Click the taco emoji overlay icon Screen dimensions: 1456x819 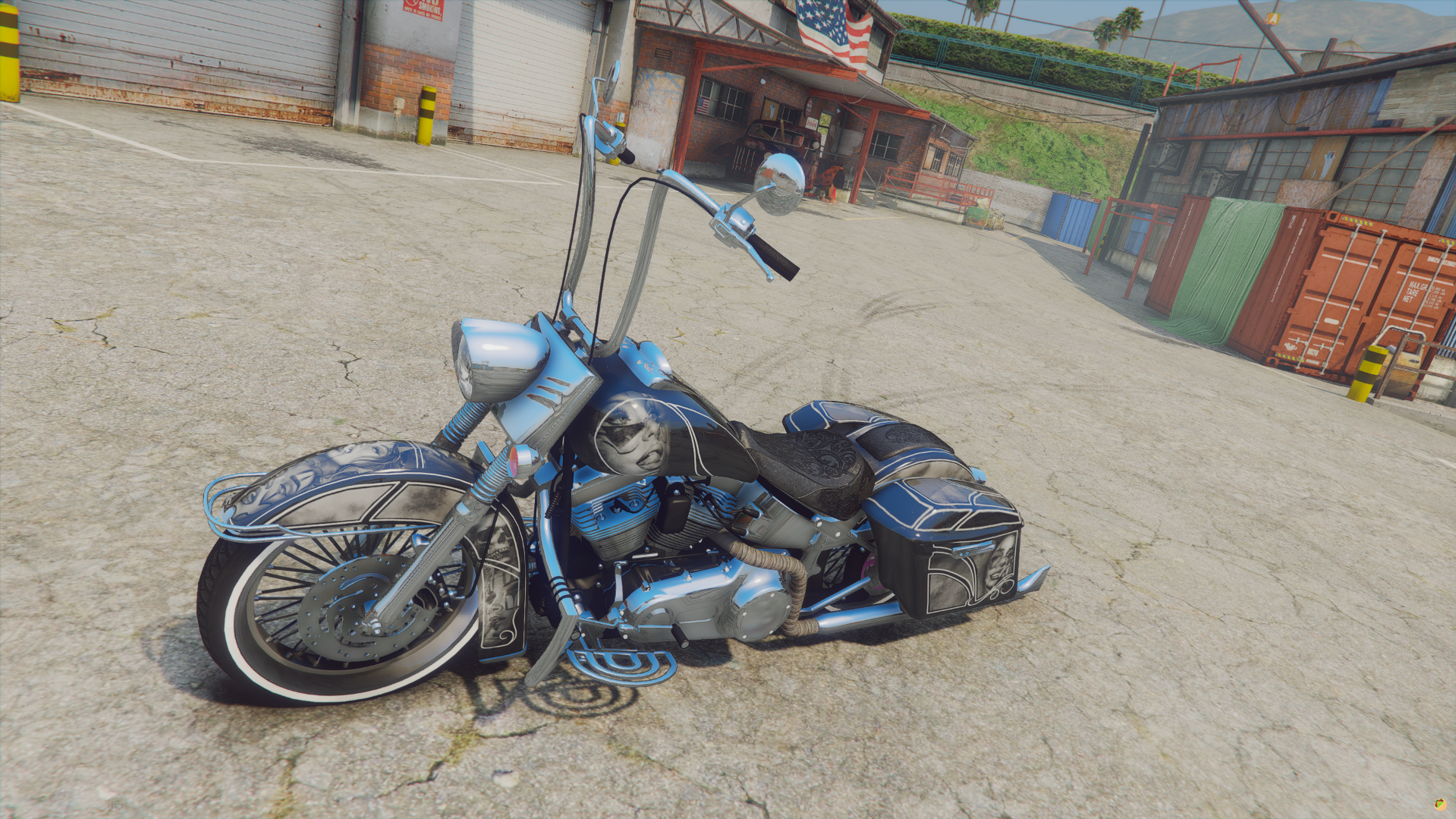[x=1439, y=804]
